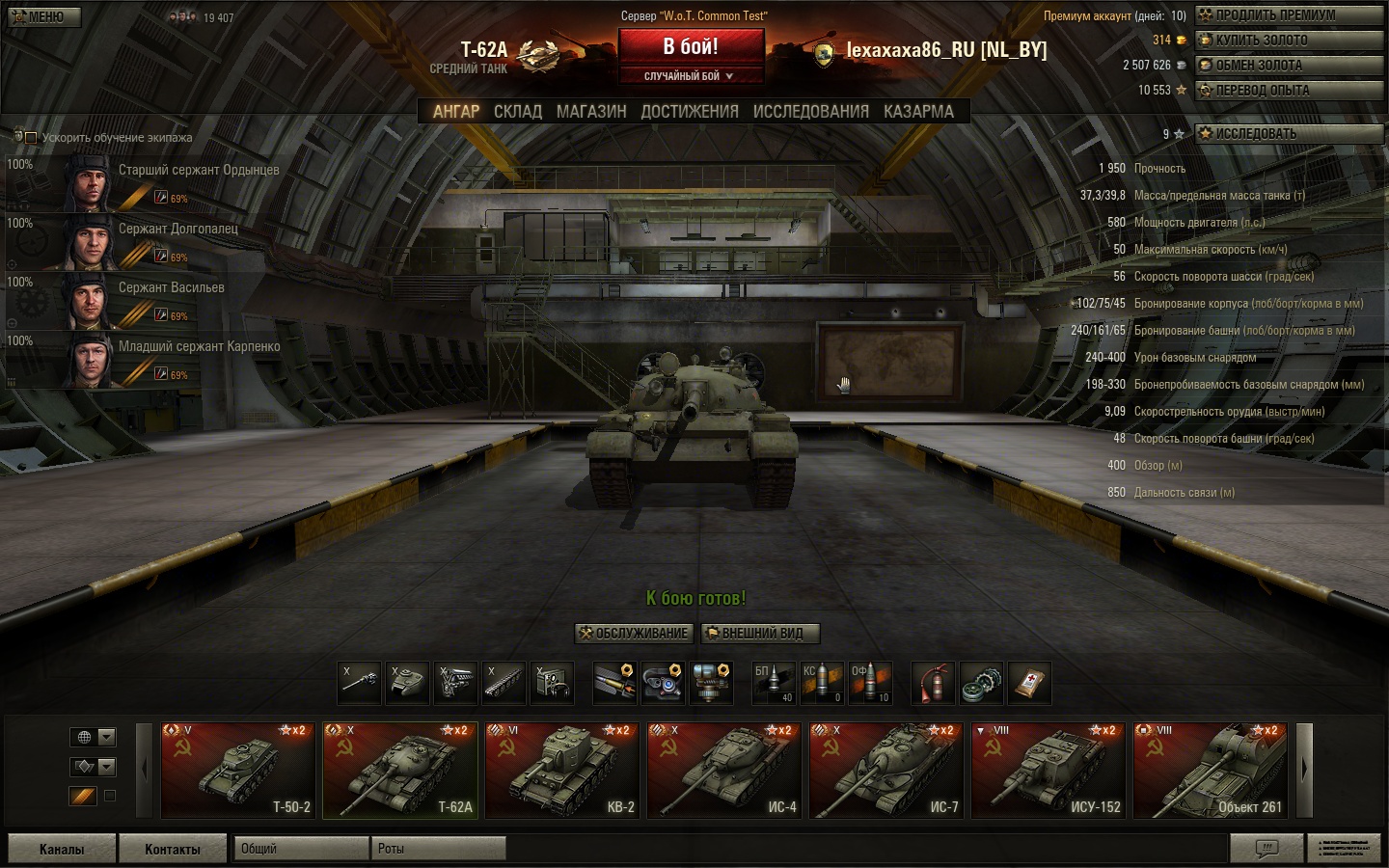Image resolution: width=1389 pixels, height=868 pixels.
Task: Switch to the СКЛАД tab
Action: click(518, 112)
